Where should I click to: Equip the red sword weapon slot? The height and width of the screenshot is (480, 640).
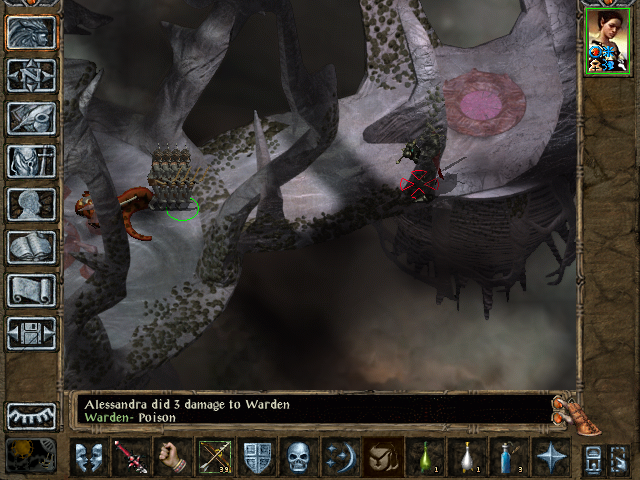pyautogui.click(x=131, y=457)
